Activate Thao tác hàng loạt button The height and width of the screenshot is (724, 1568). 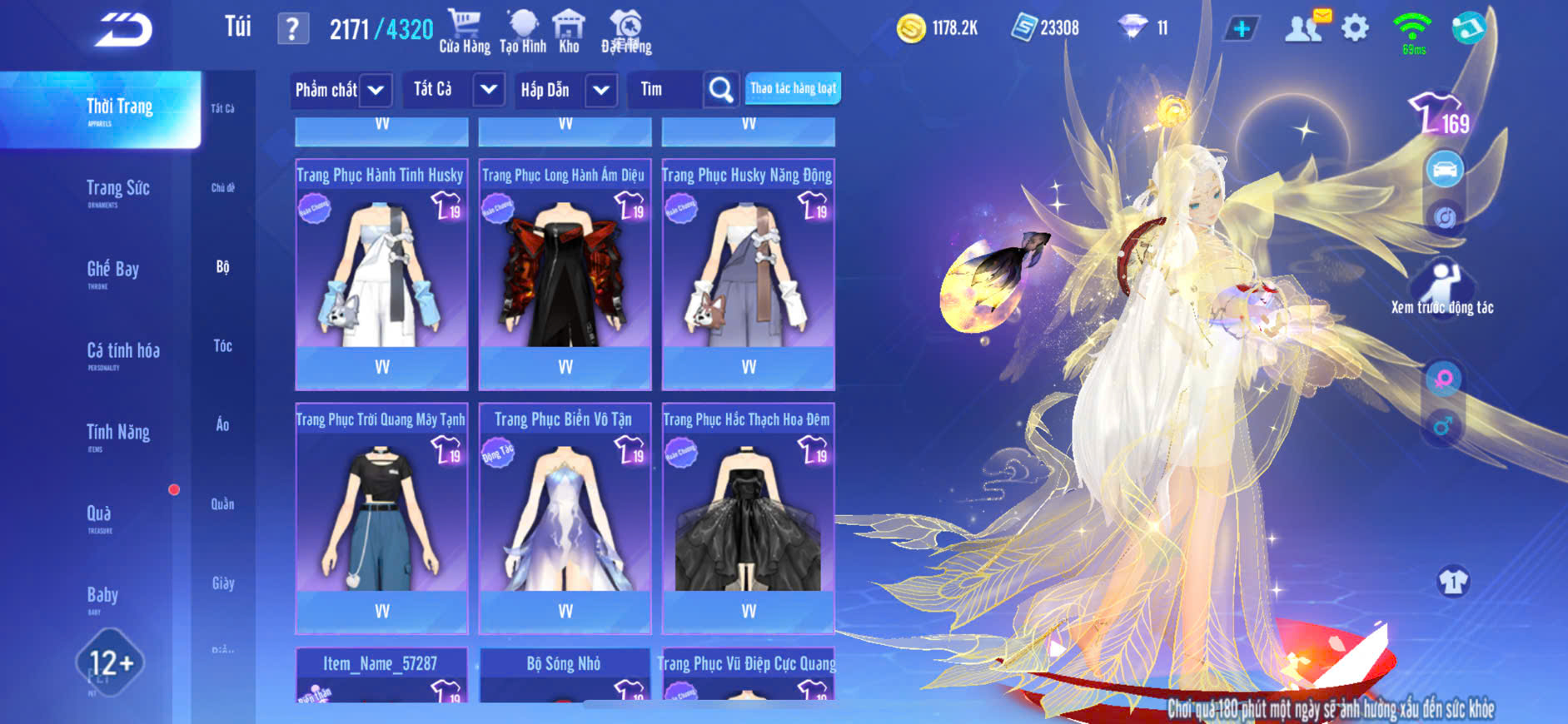pyautogui.click(x=793, y=88)
